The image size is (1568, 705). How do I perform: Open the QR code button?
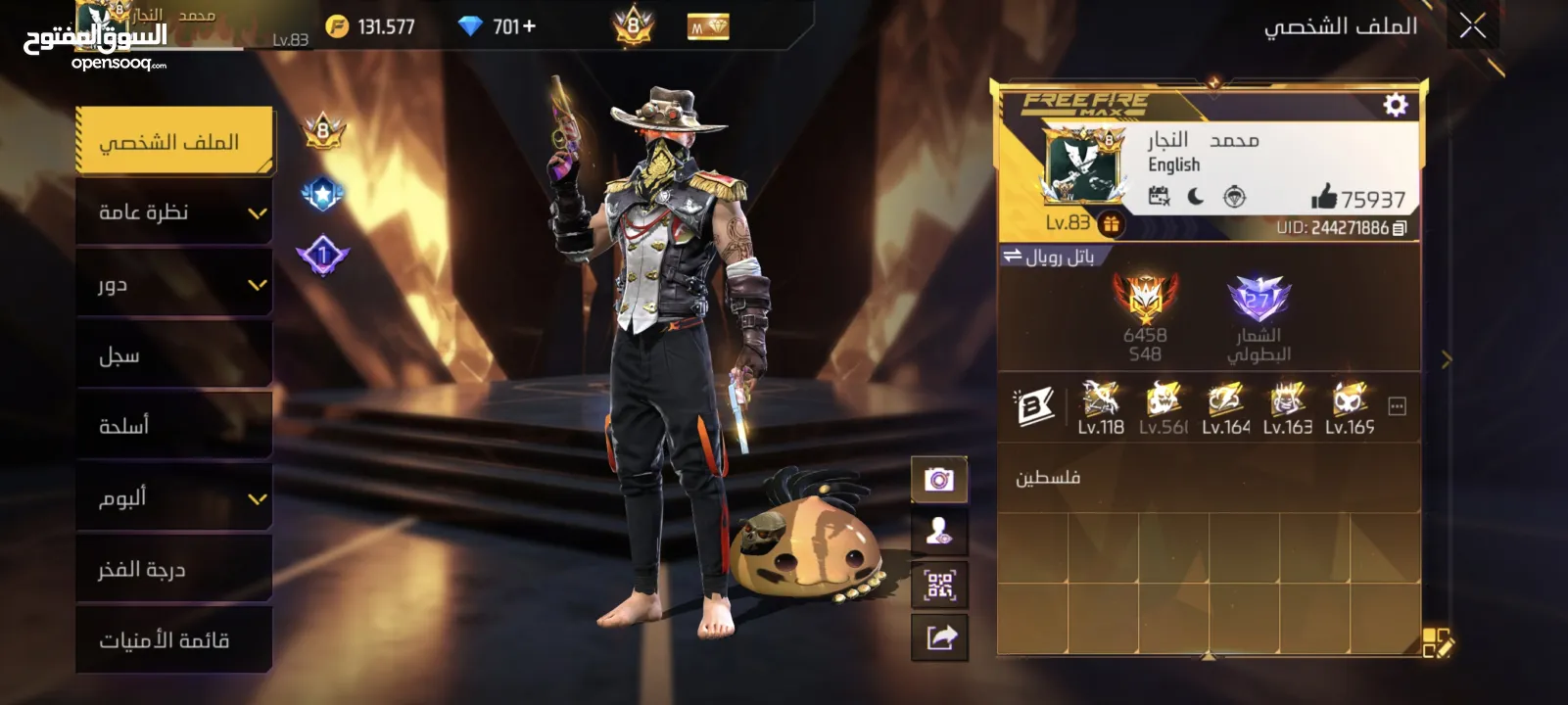point(938,586)
